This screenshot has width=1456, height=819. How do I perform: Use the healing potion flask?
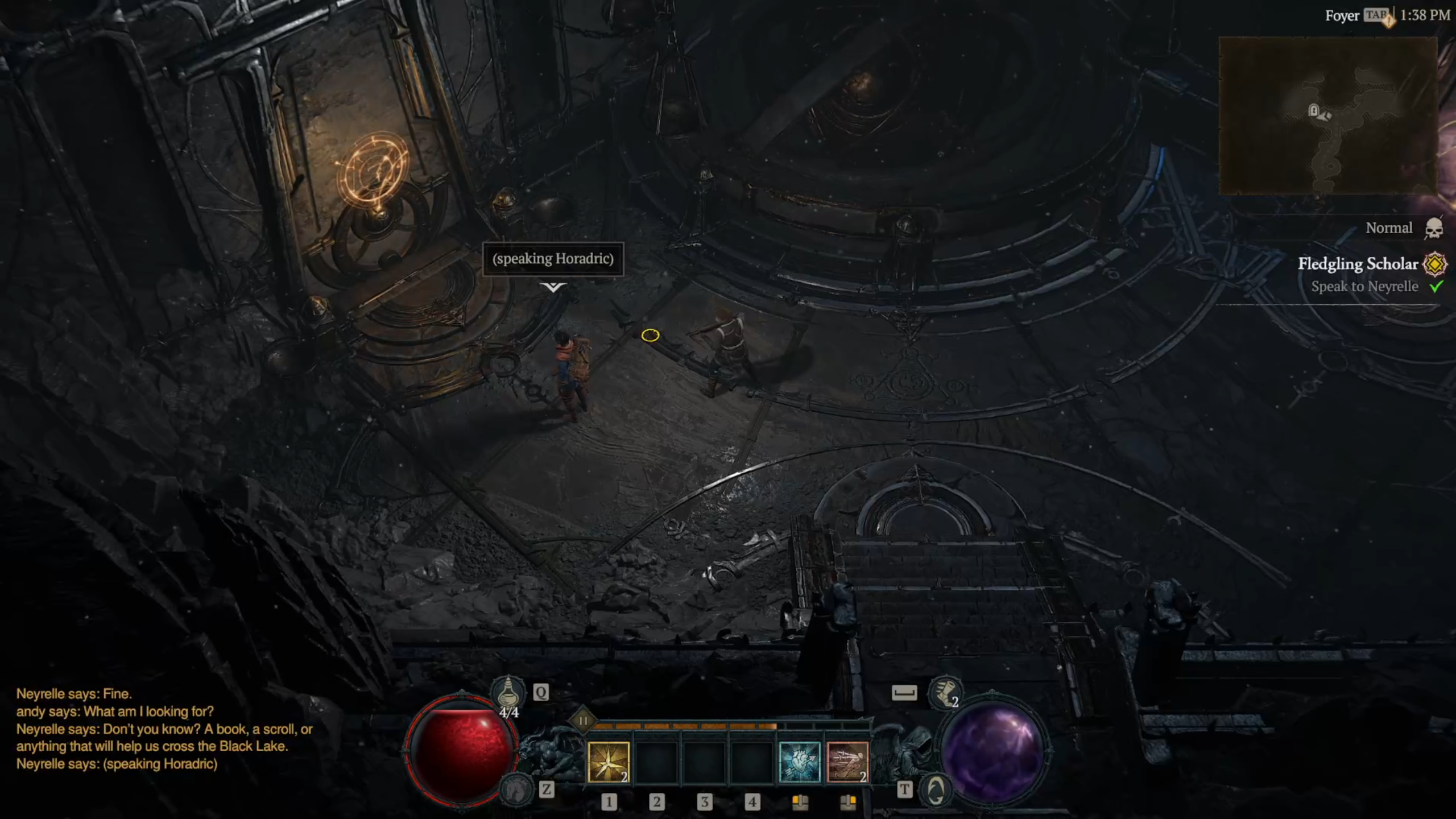click(x=507, y=692)
